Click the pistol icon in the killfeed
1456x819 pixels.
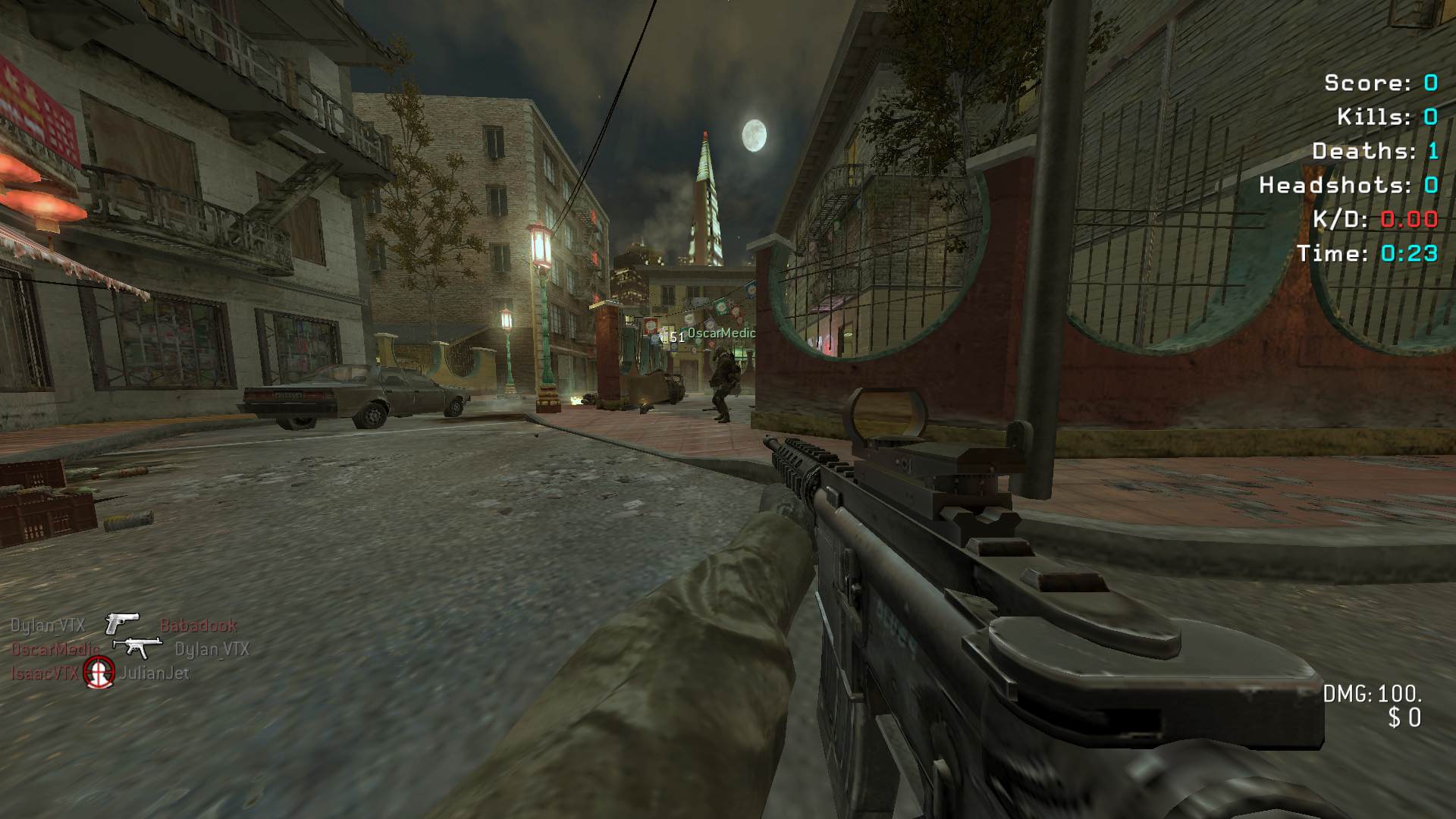(121, 623)
